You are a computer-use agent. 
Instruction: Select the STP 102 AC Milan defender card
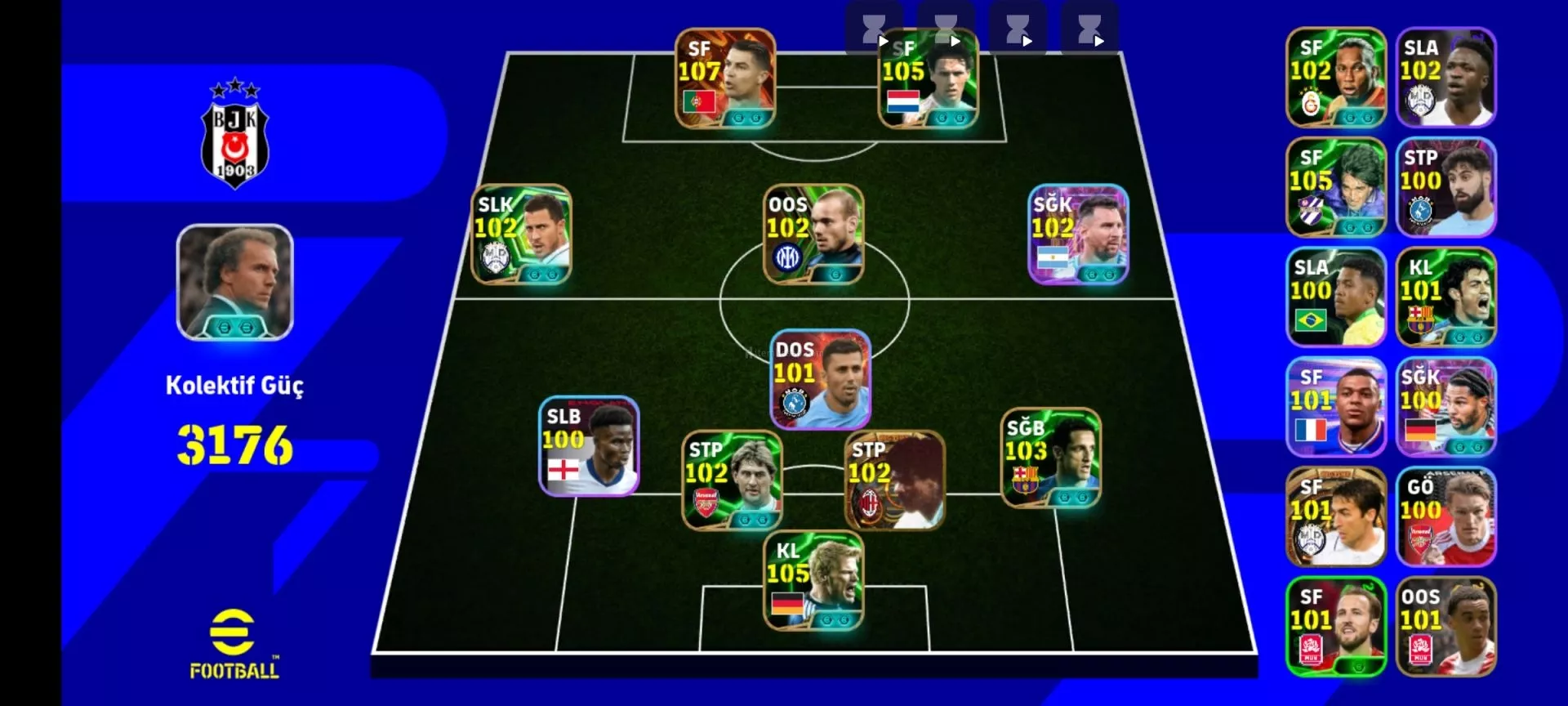click(894, 480)
